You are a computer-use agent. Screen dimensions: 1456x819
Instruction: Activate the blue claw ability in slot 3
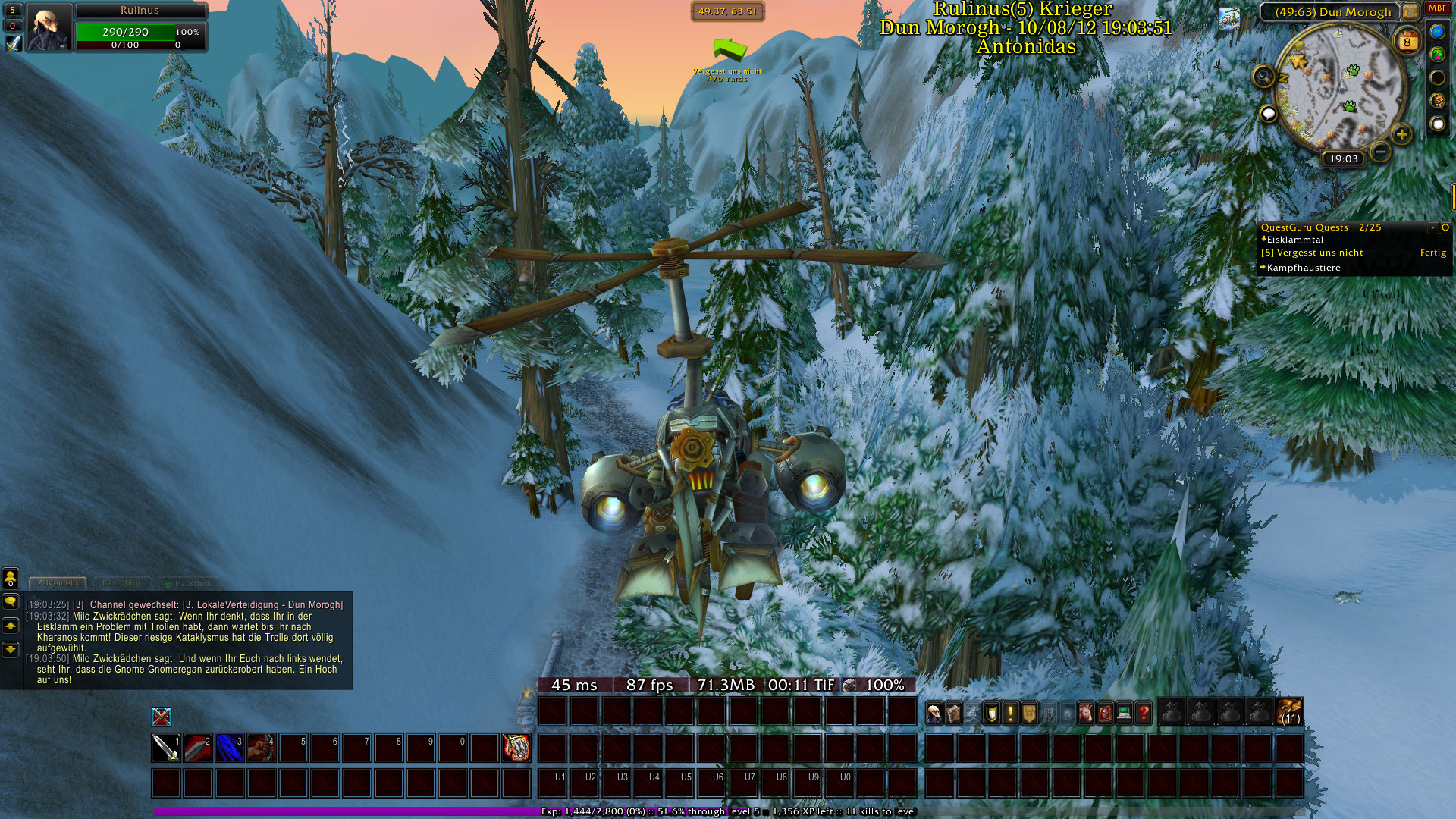tap(230, 748)
